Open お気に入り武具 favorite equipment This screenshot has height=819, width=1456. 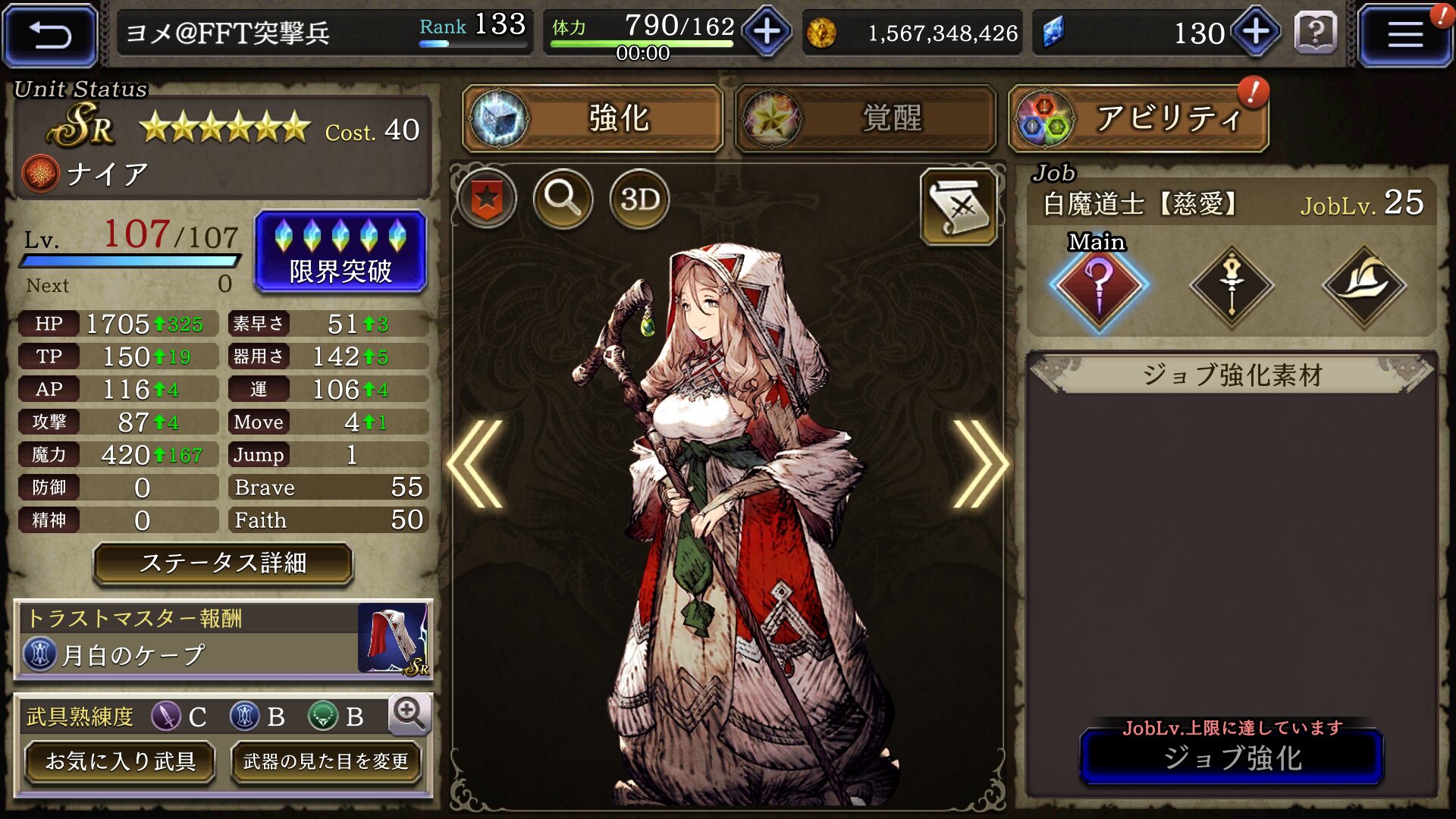[x=120, y=761]
